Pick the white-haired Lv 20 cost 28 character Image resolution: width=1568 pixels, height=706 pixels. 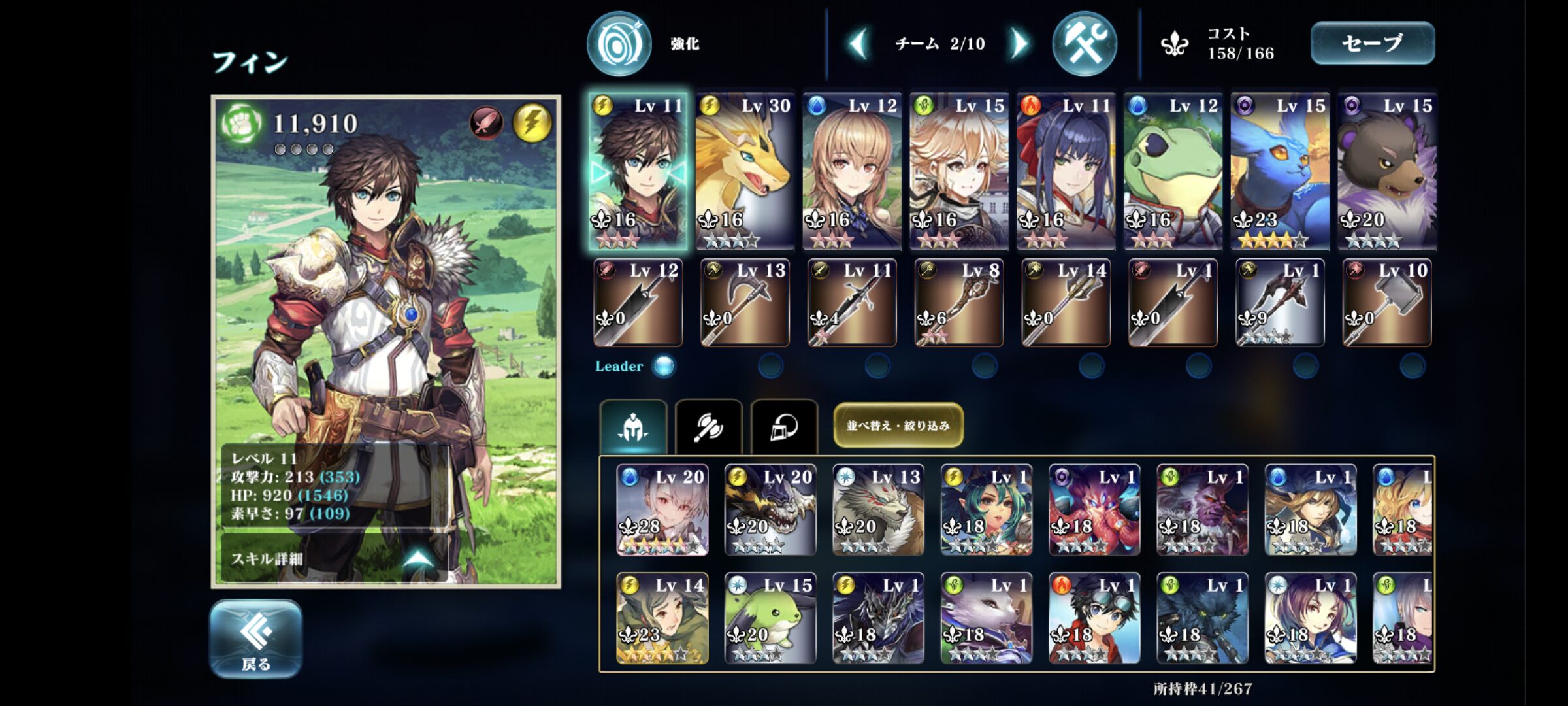[662, 510]
